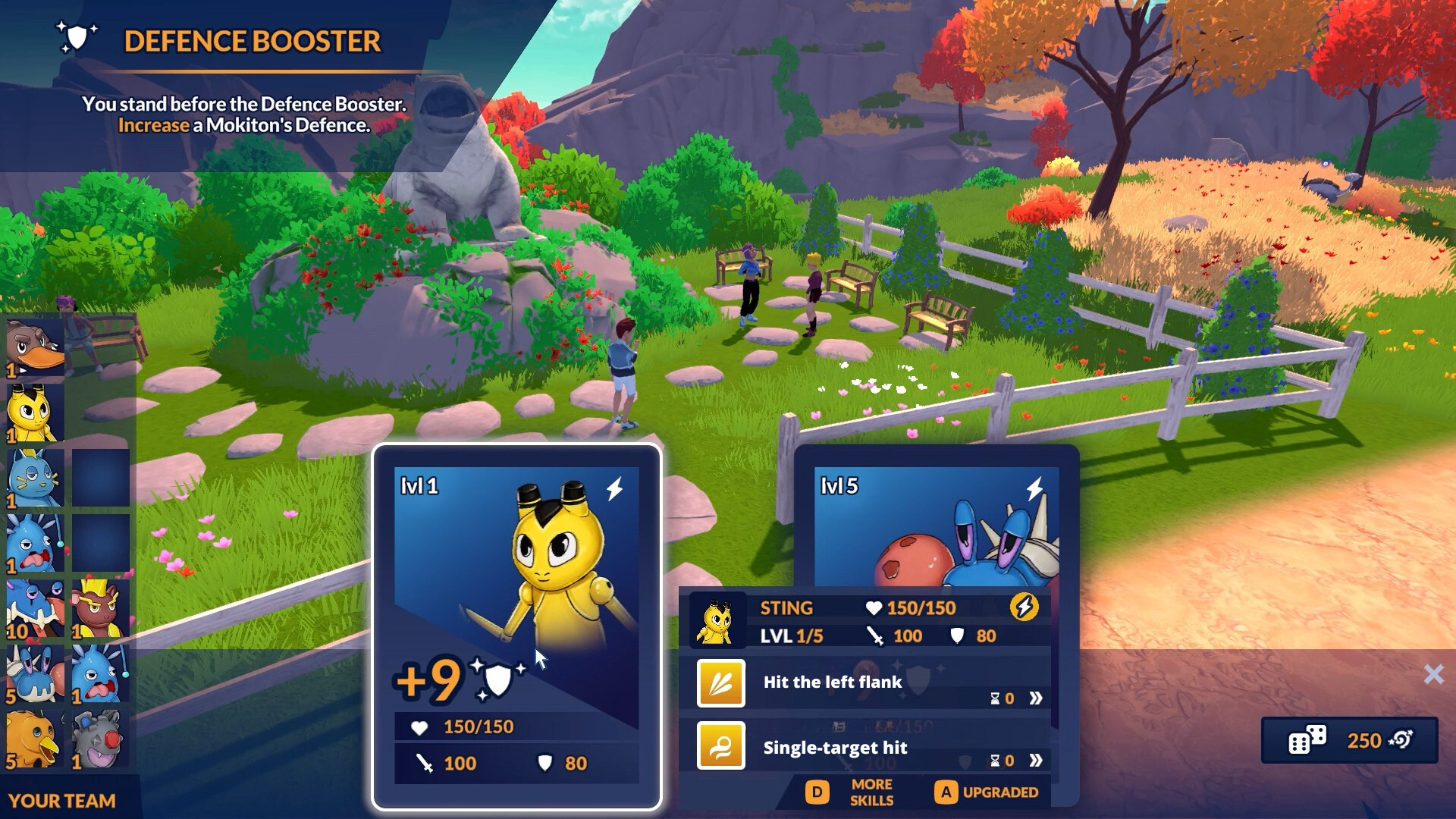The height and width of the screenshot is (819, 1456).
Task: Choose the grey red-nosed Mokiton portrait
Action: tap(100, 739)
